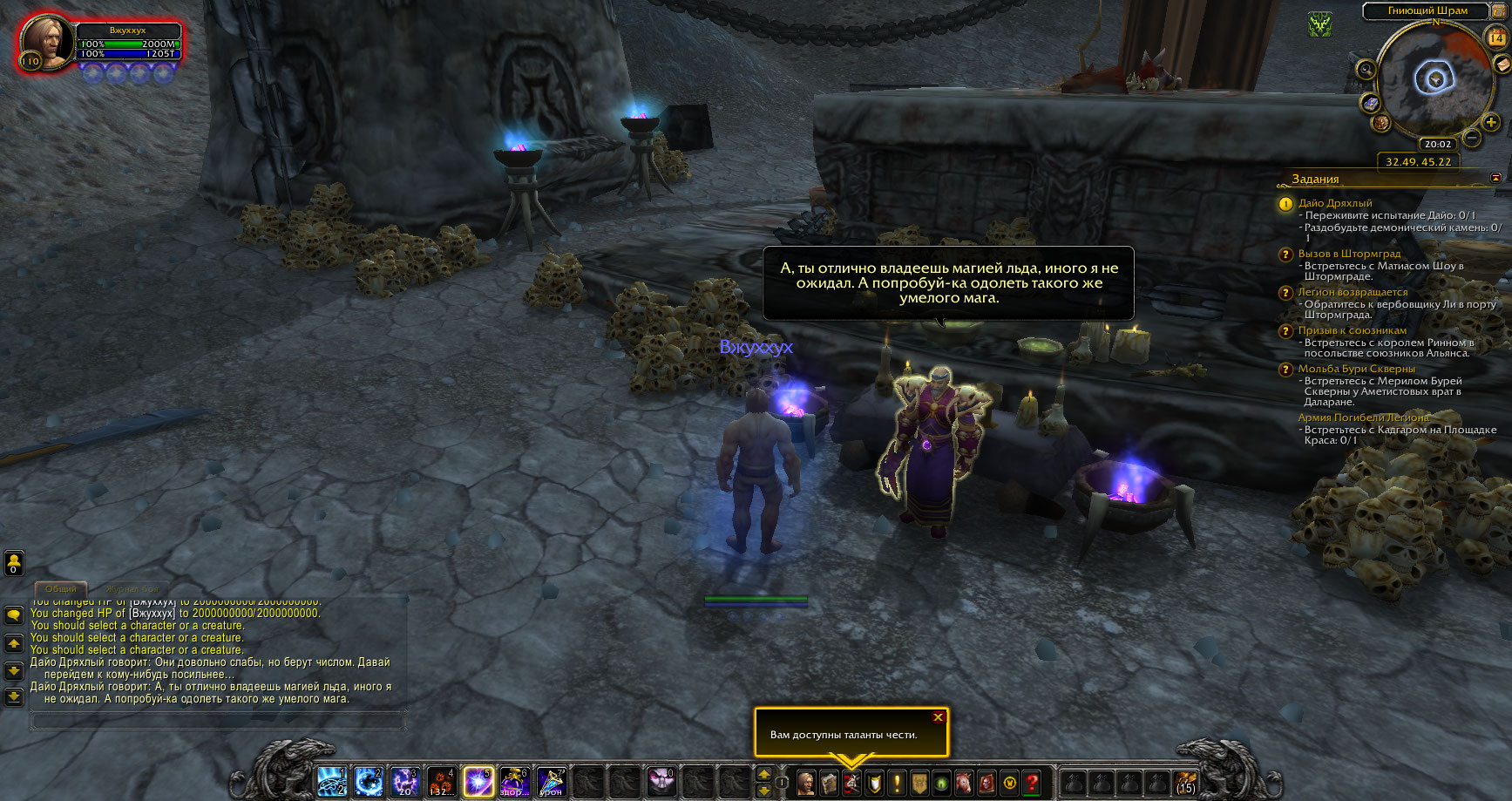1512x801 pixels.
Task: Activate the highlighted purple spell in slot 5
Action: 478,782
